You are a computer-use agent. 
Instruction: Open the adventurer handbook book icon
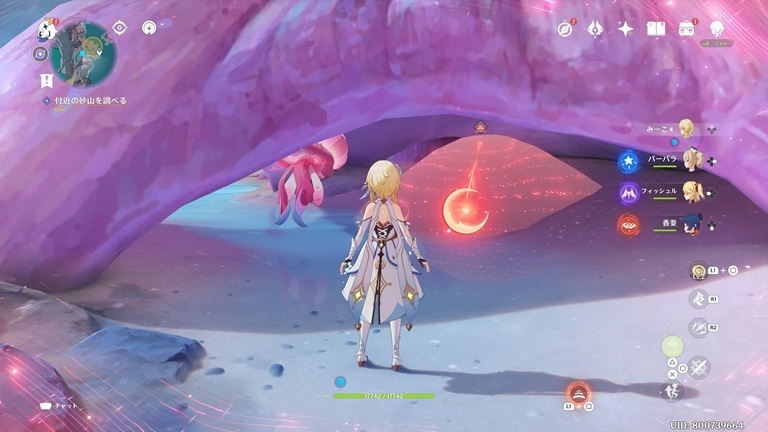656,29
